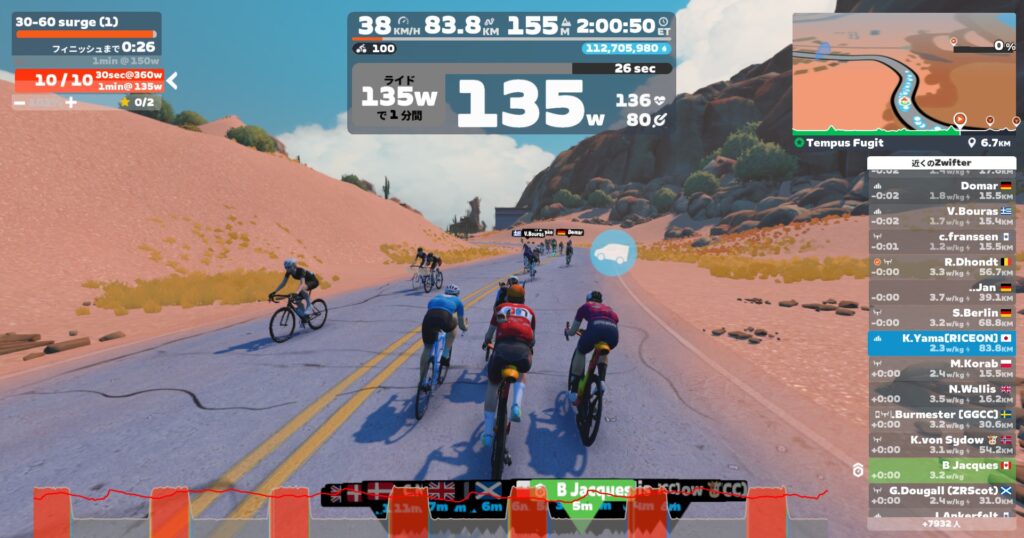Select G.Dougall (ZRScot) from the list

[x=941, y=495]
